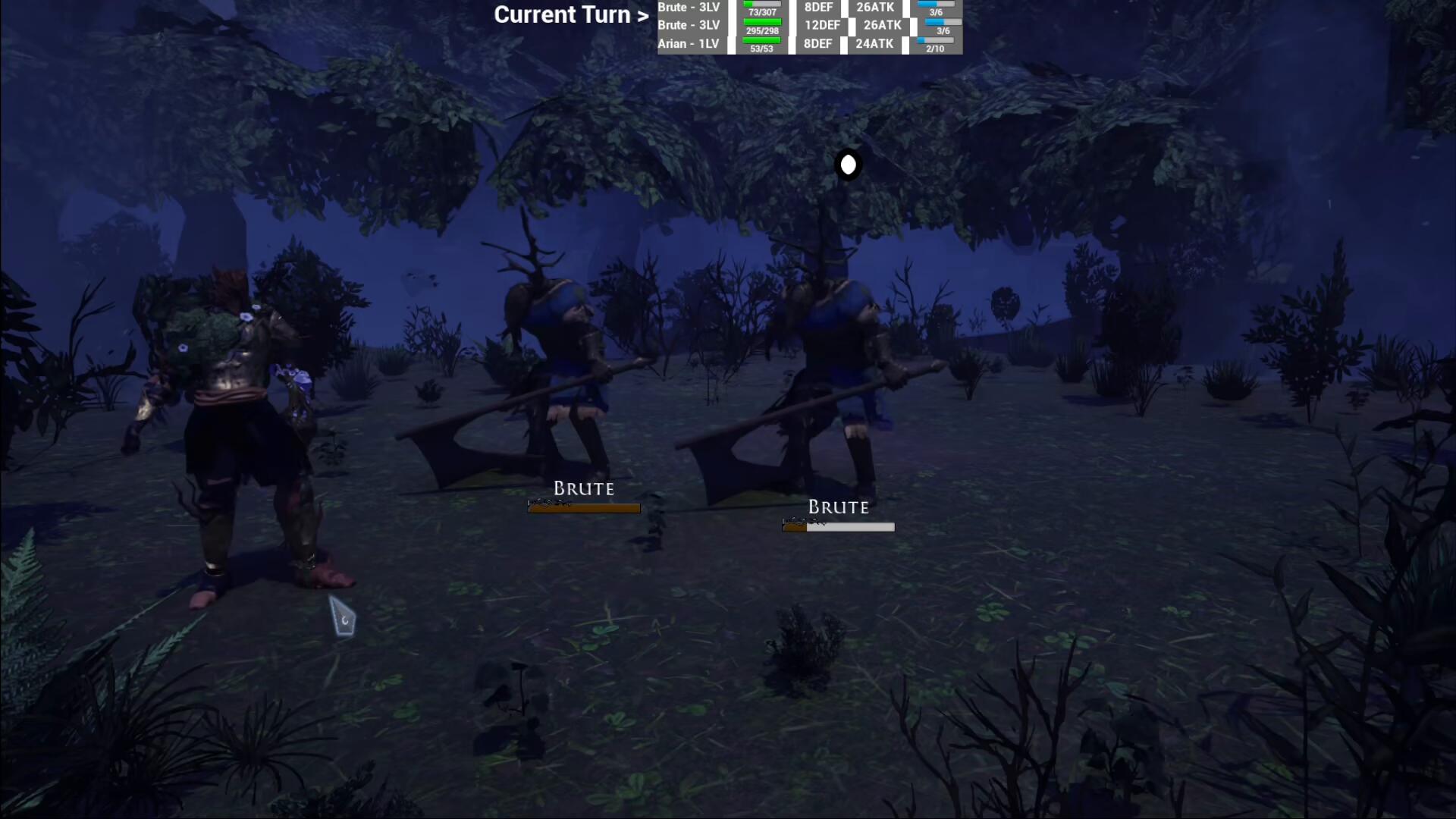Open the second Brute - 3LV entry details
Viewport: 1456px width, 819px height.
tap(689, 25)
